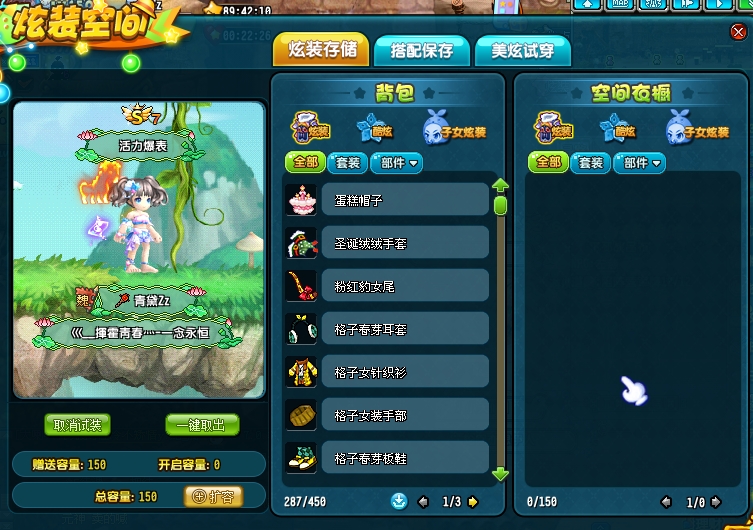This screenshot has width=753, height=530.
Task: Pick the 粉红豹女尾 item
Action: (404, 286)
